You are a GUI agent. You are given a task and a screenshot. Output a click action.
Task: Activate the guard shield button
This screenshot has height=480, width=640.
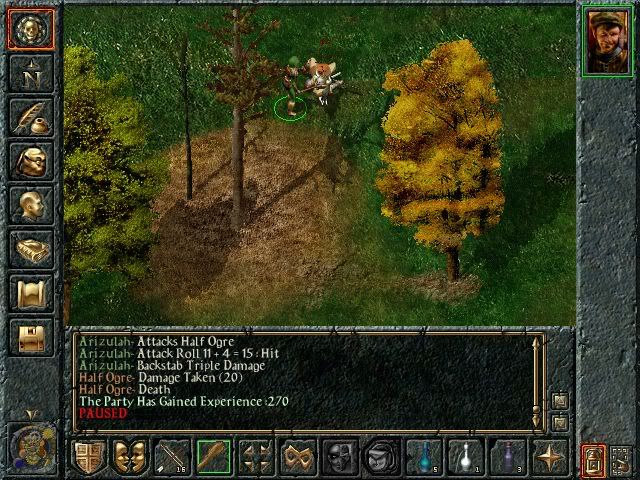(88, 457)
